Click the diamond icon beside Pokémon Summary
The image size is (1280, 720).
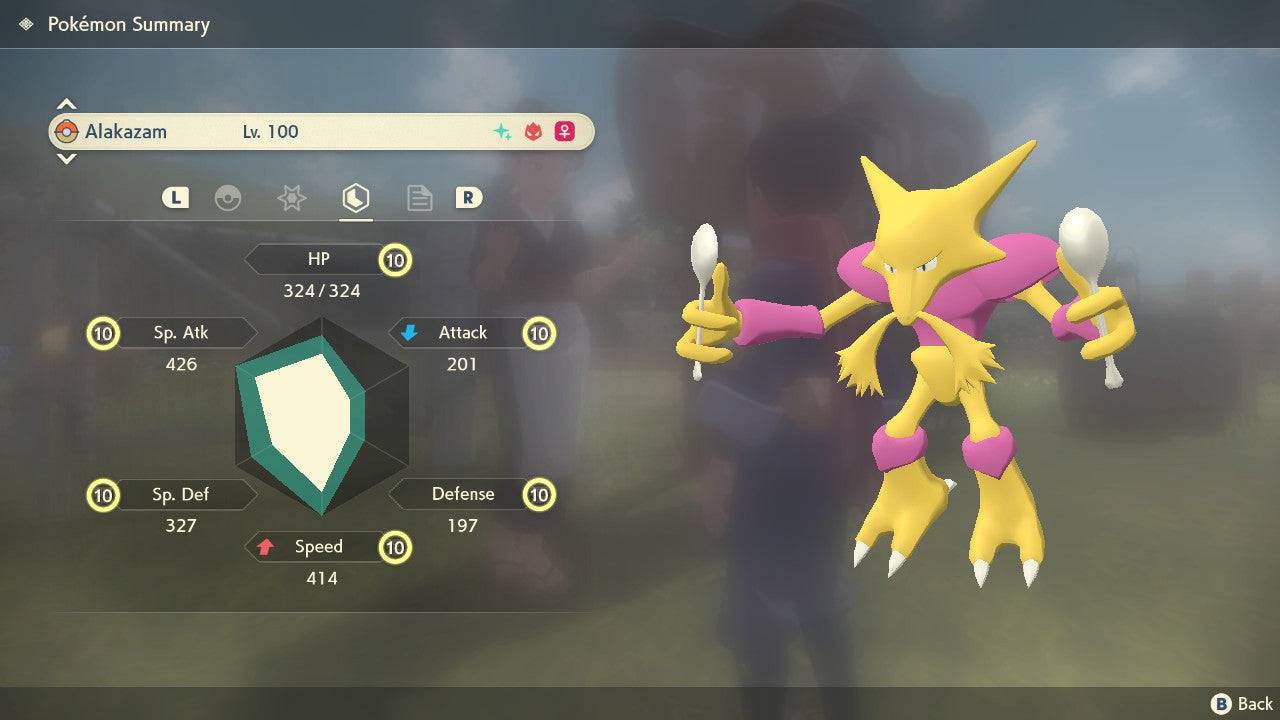(x=26, y=24)
